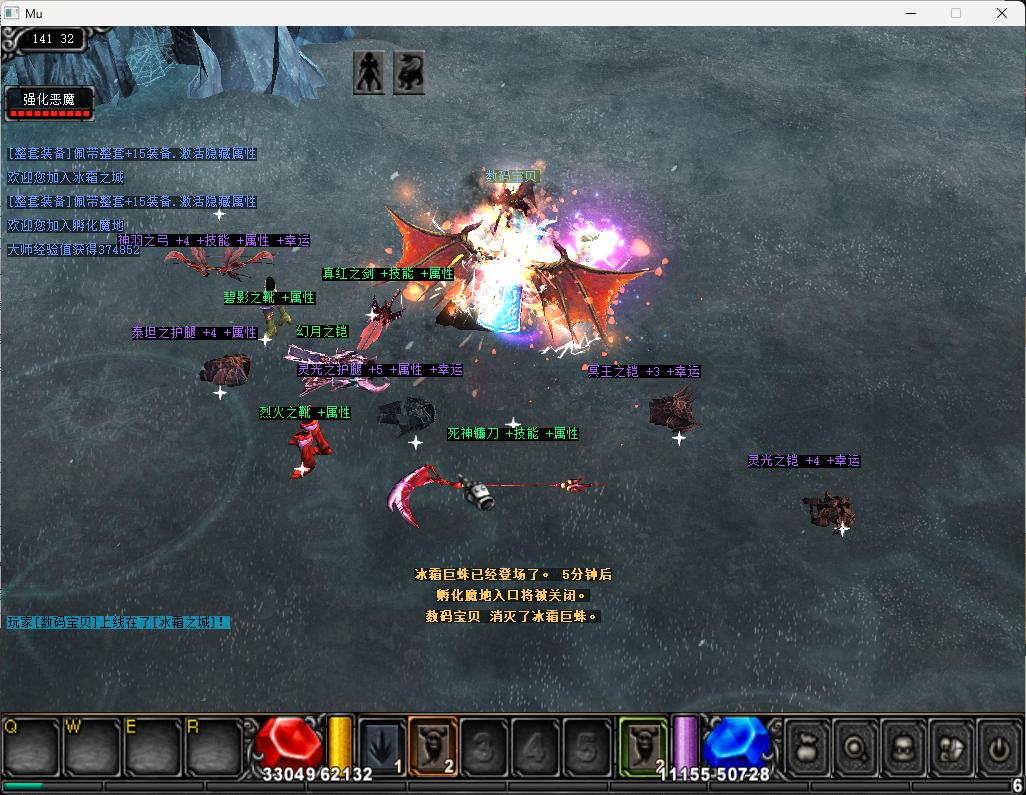Select the Q hotkey item slot
1026x795 pixels.
[31, 746]
